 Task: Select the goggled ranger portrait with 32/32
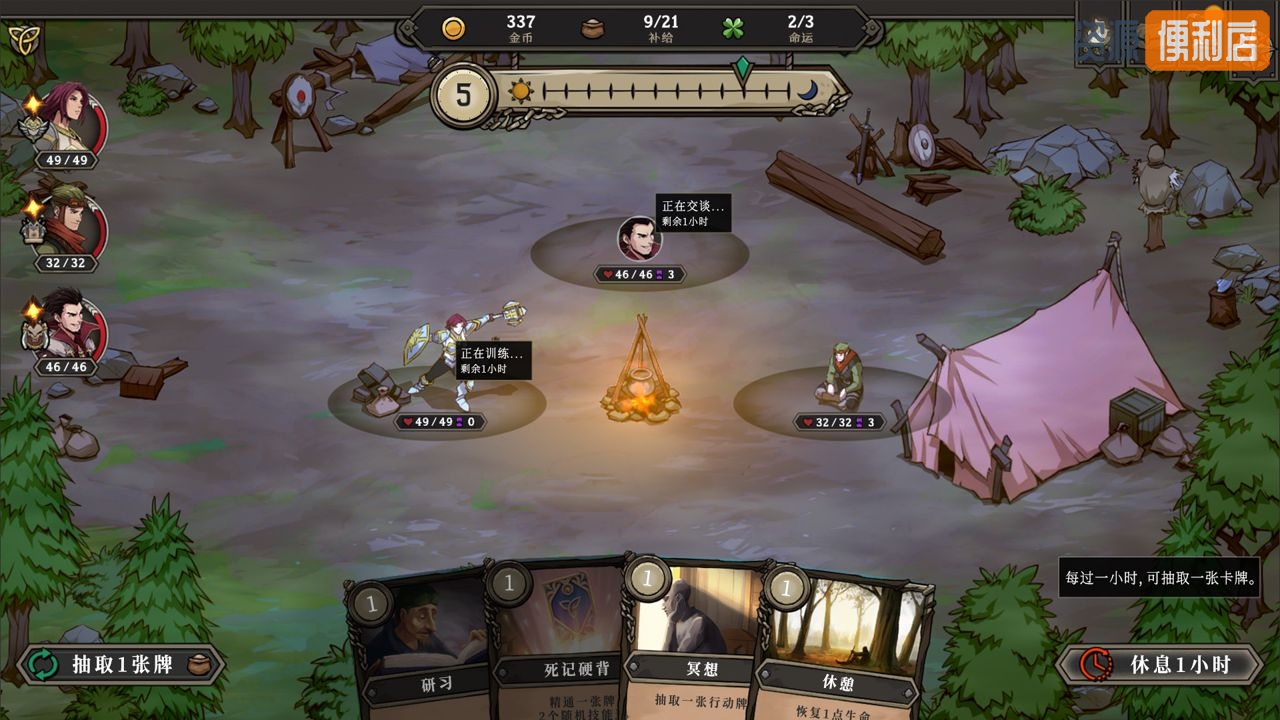point(71,225)
